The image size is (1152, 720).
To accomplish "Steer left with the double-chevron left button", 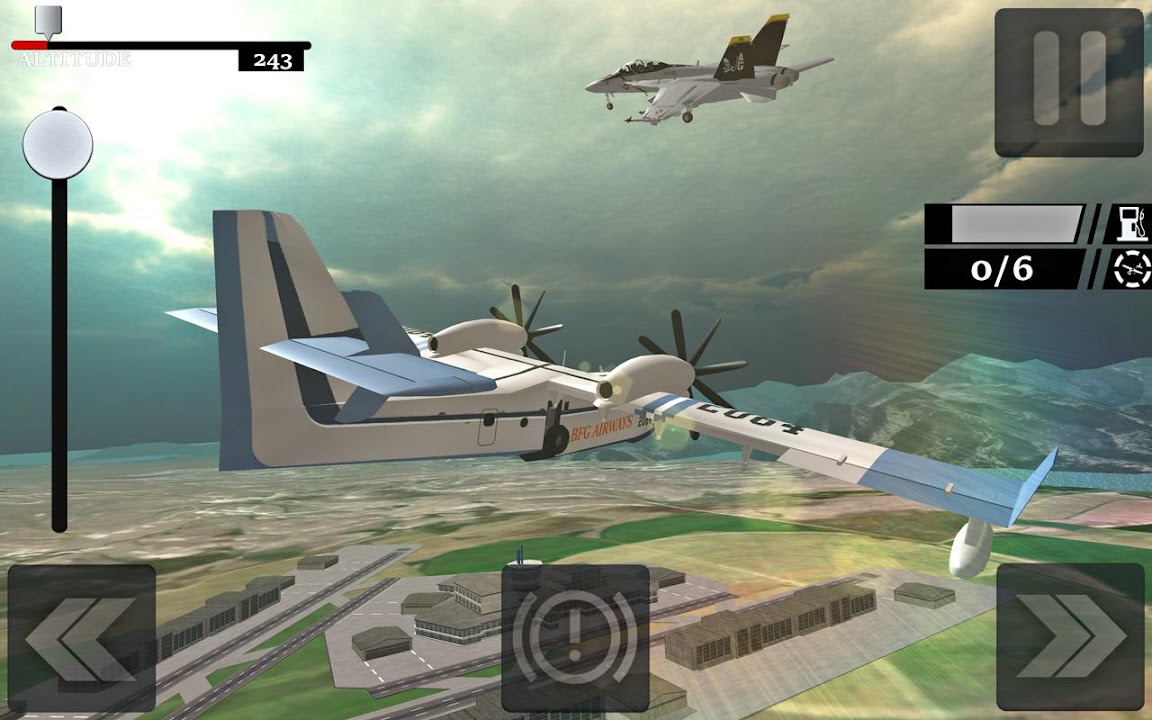I will [x=82, y=638].
